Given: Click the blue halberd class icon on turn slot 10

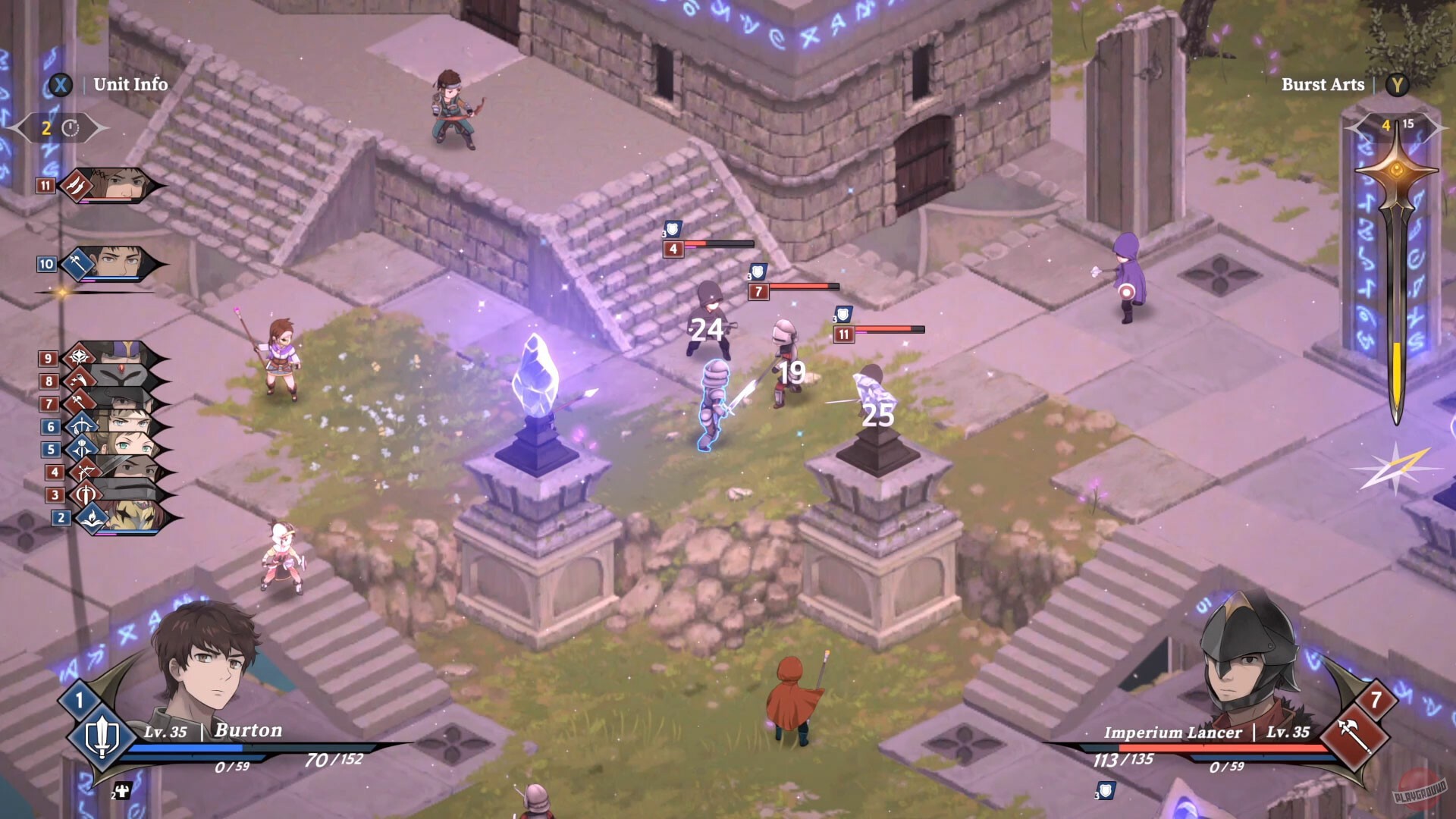Looking at the screenshot, I should 78,265.
